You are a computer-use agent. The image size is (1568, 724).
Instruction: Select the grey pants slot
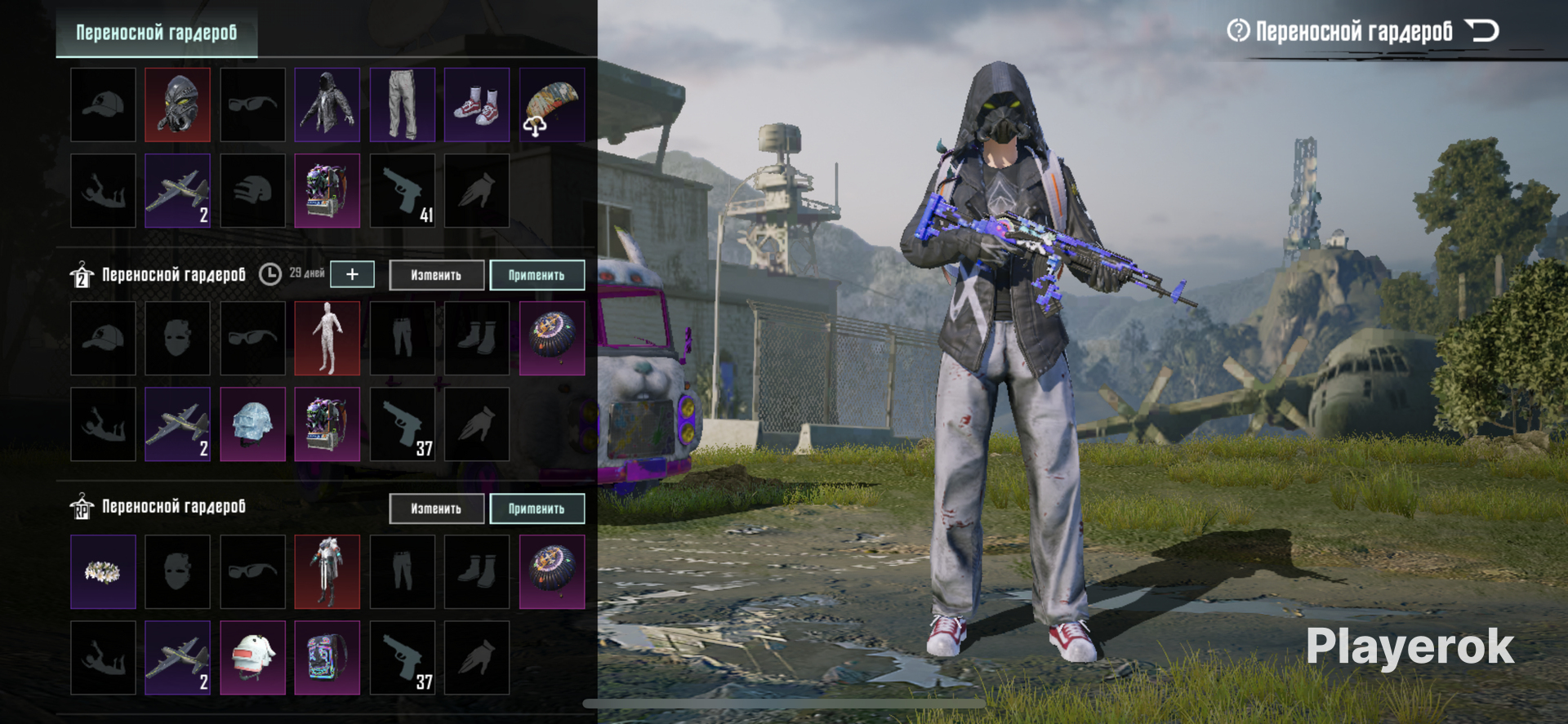[x=402, y=104]
